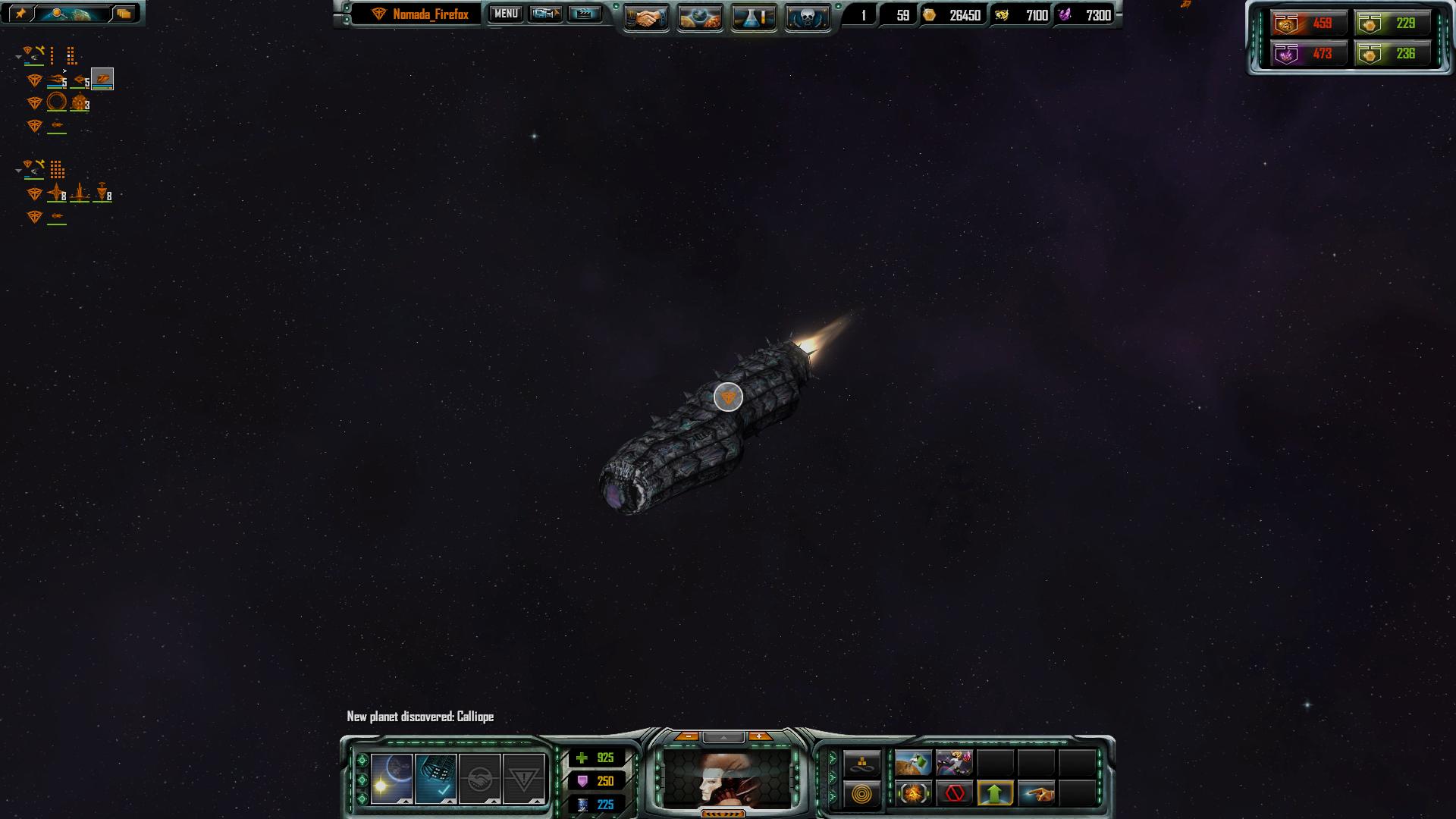Open the research flask screen

point(754,17)
